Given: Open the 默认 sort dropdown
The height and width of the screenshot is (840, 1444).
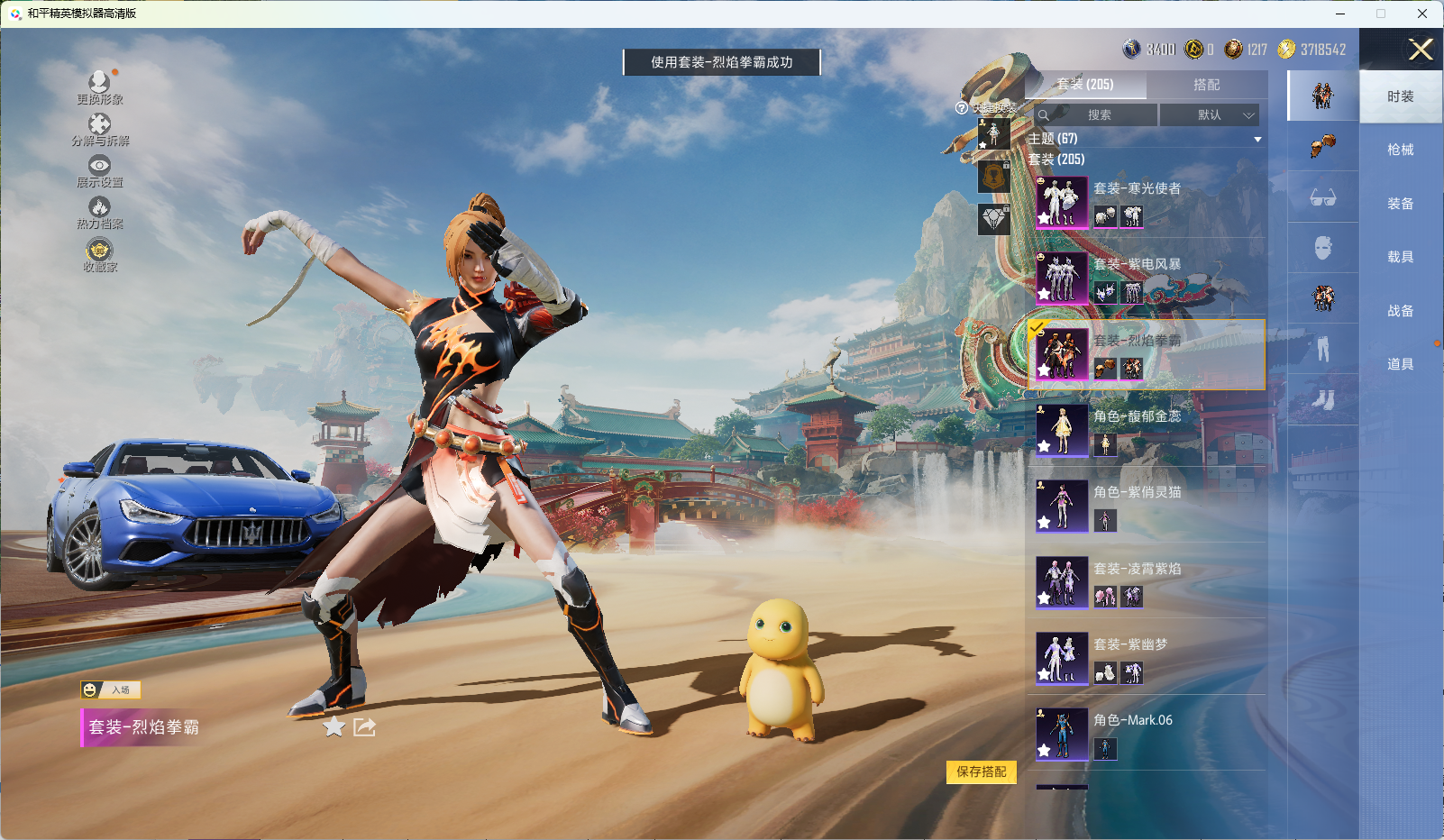Looking at the screenshot, I should click(1210, 115).
